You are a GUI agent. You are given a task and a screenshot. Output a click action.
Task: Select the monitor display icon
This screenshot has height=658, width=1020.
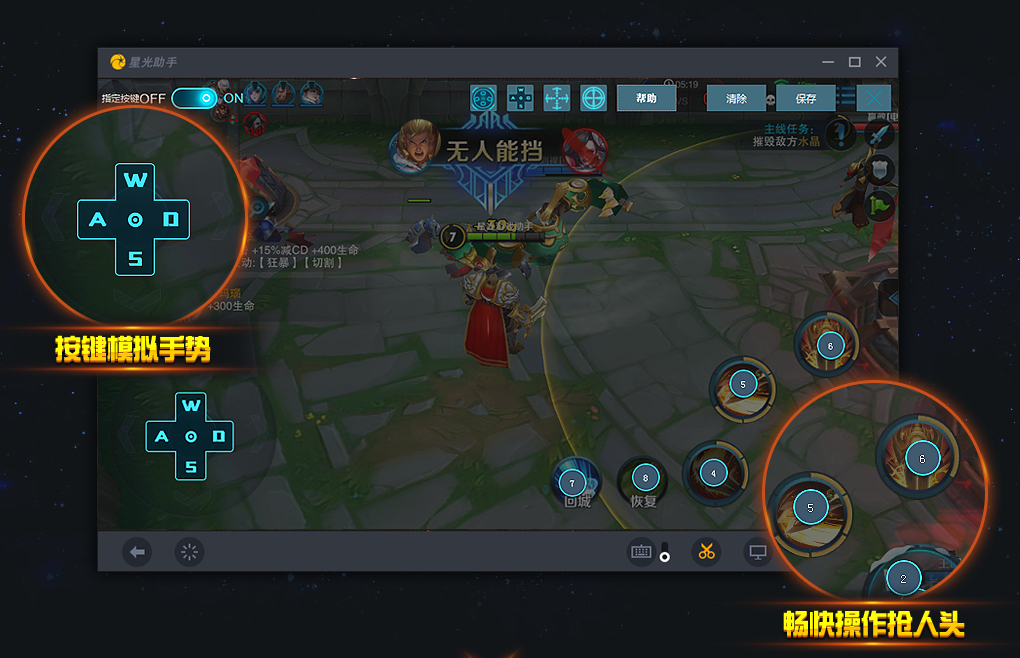758,552
